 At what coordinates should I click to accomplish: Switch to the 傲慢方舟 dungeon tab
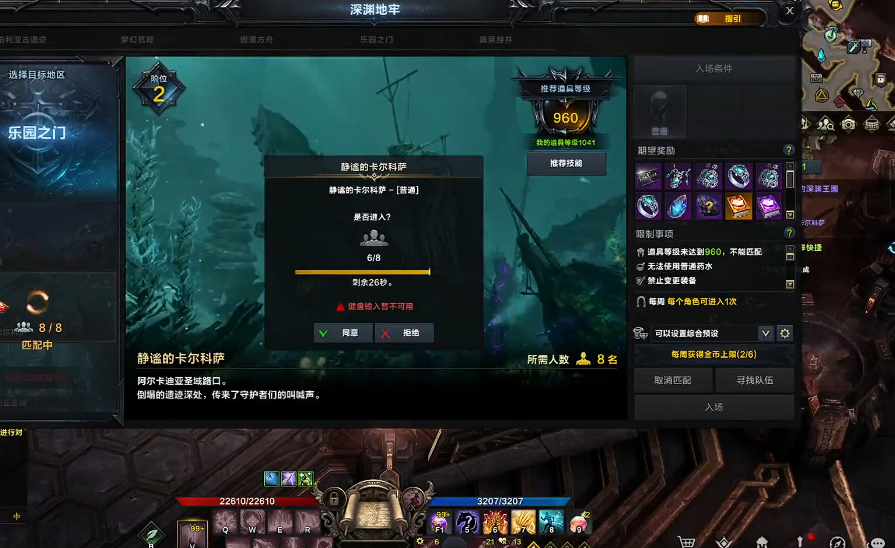(x=257, y=40)
